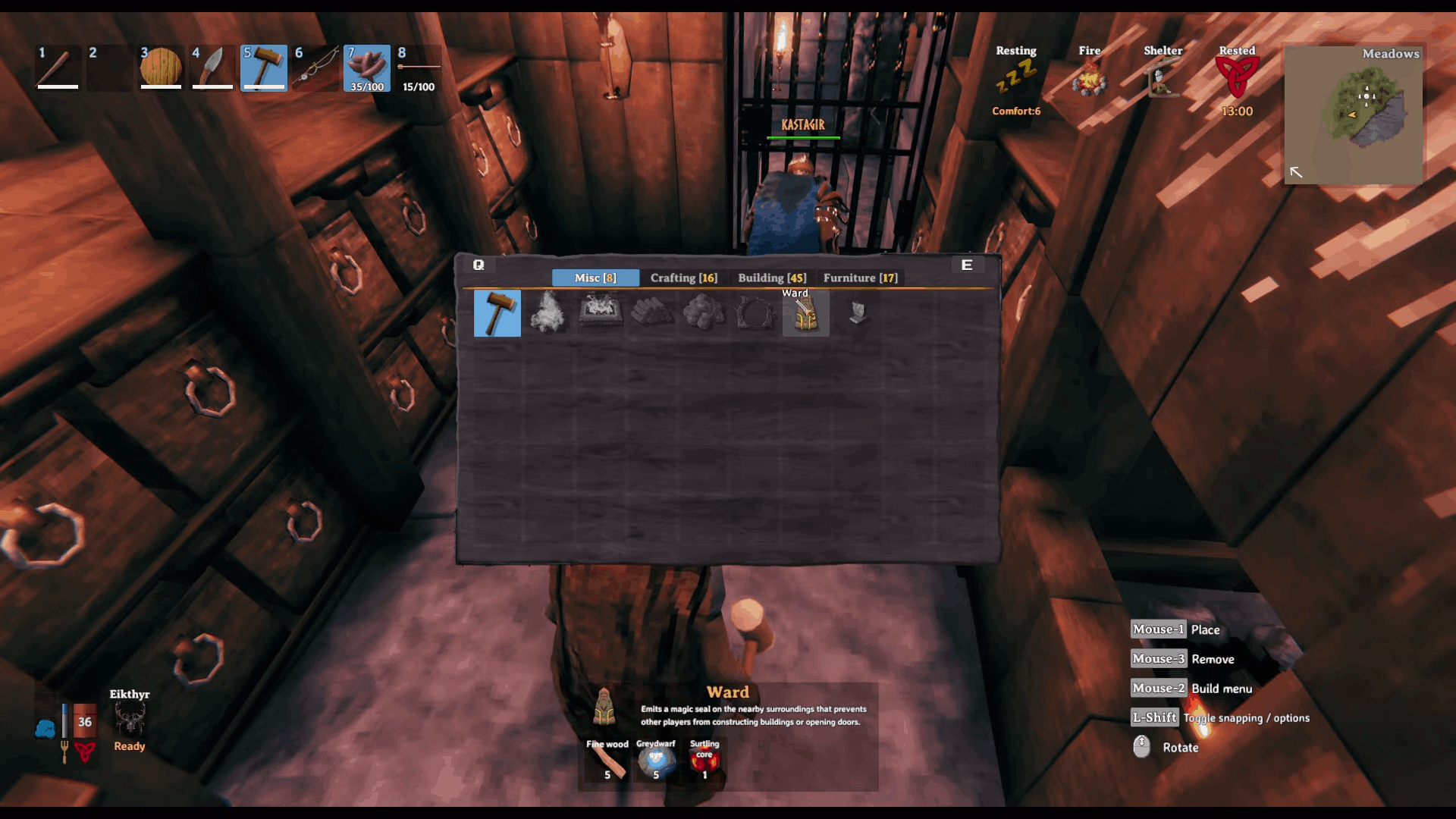Select the fishing rod in hotbar slot 6
This screenshot has height=819, width=1456.
315,67
